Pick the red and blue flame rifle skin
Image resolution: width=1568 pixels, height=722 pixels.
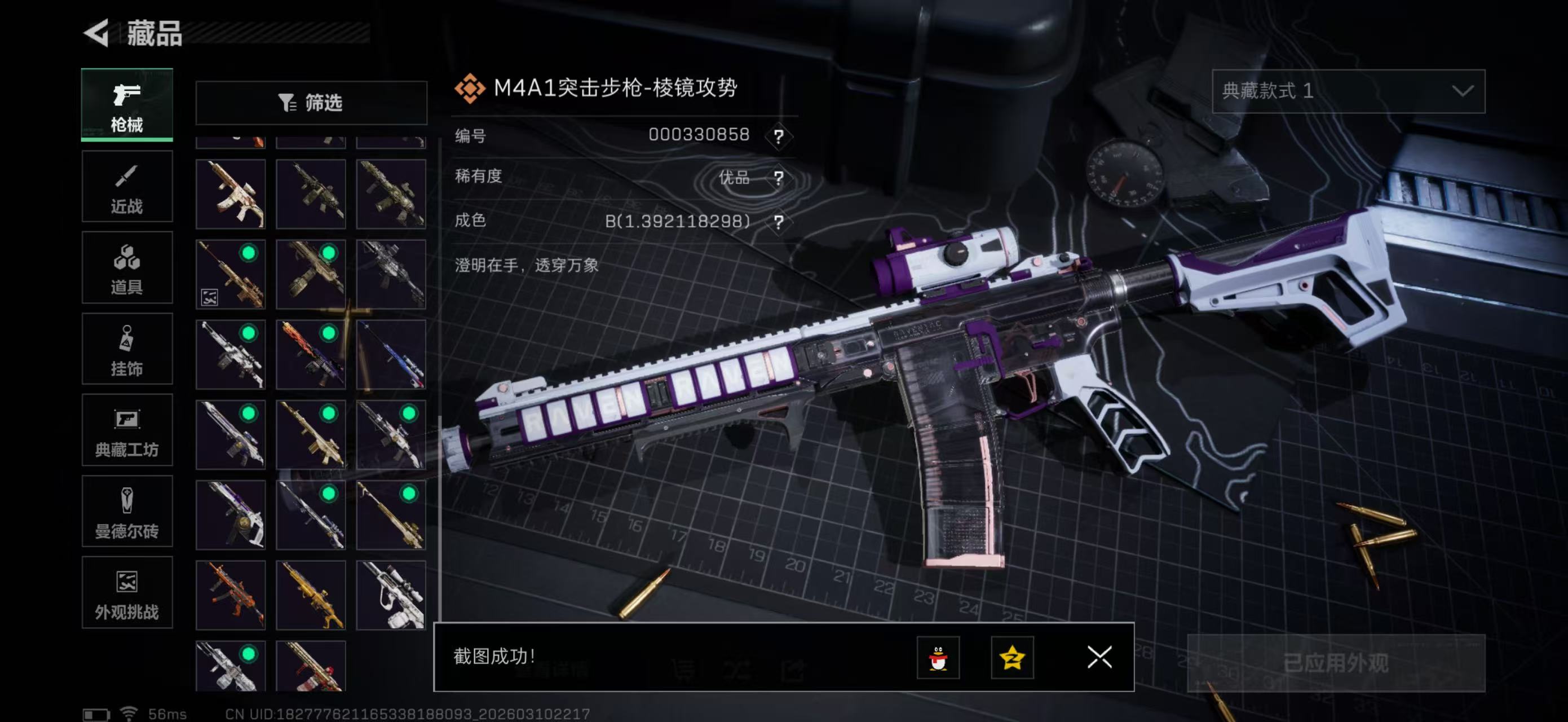click(311, 355)
